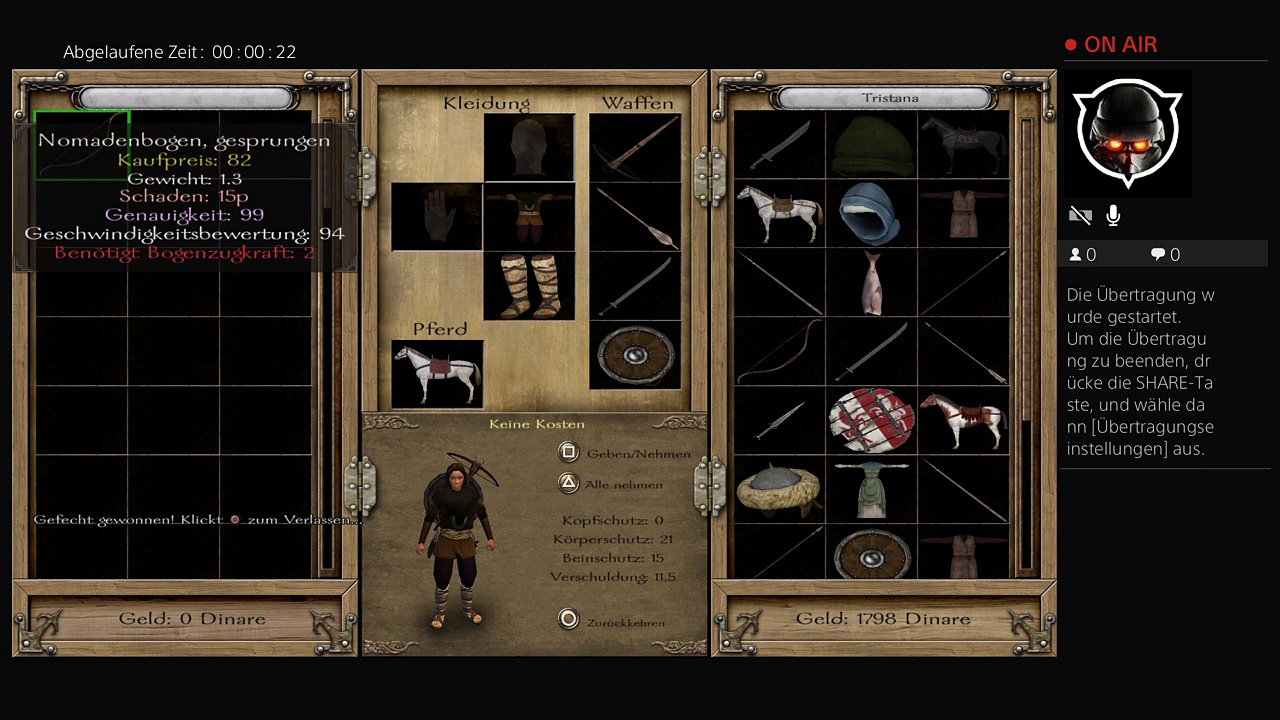Choose the dark armored horse in inventory
This screenshot has width=1280, height=720.
pyautogui.click(x=963, y=144)
